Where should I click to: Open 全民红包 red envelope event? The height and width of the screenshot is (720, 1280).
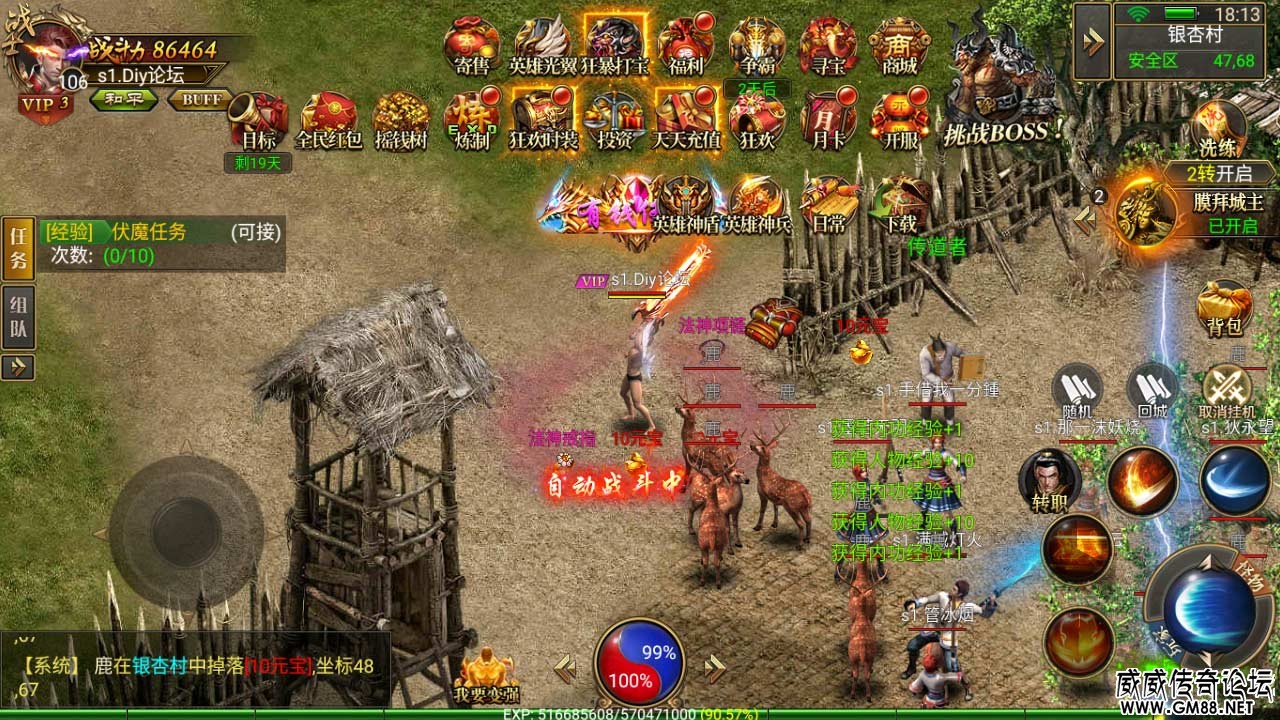(328, 120)
